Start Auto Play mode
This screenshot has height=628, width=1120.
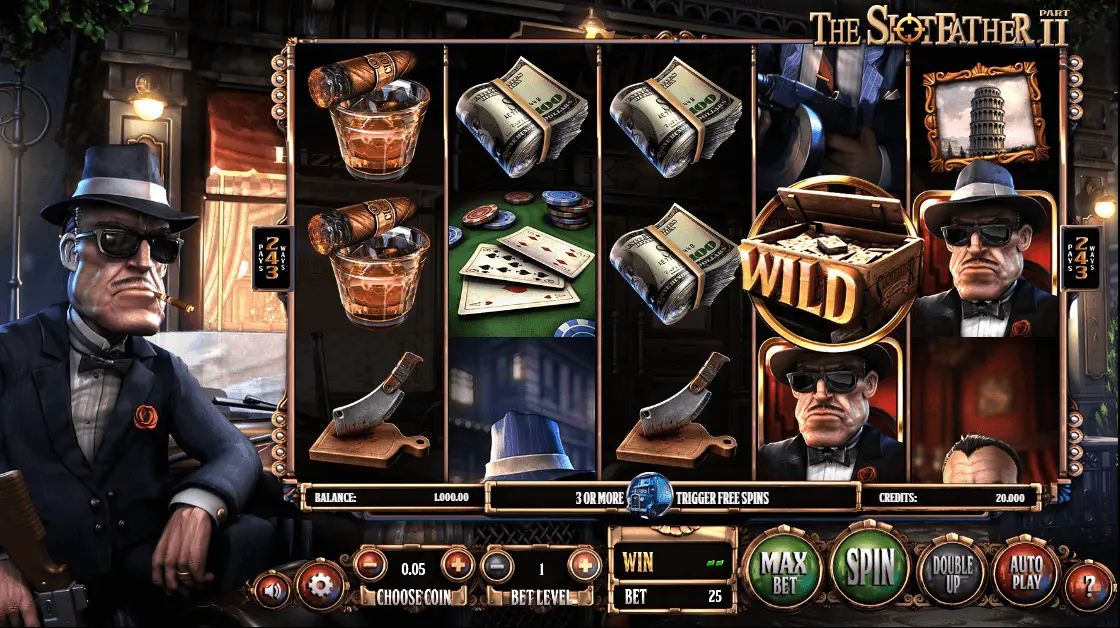(x=1025, y=573)
